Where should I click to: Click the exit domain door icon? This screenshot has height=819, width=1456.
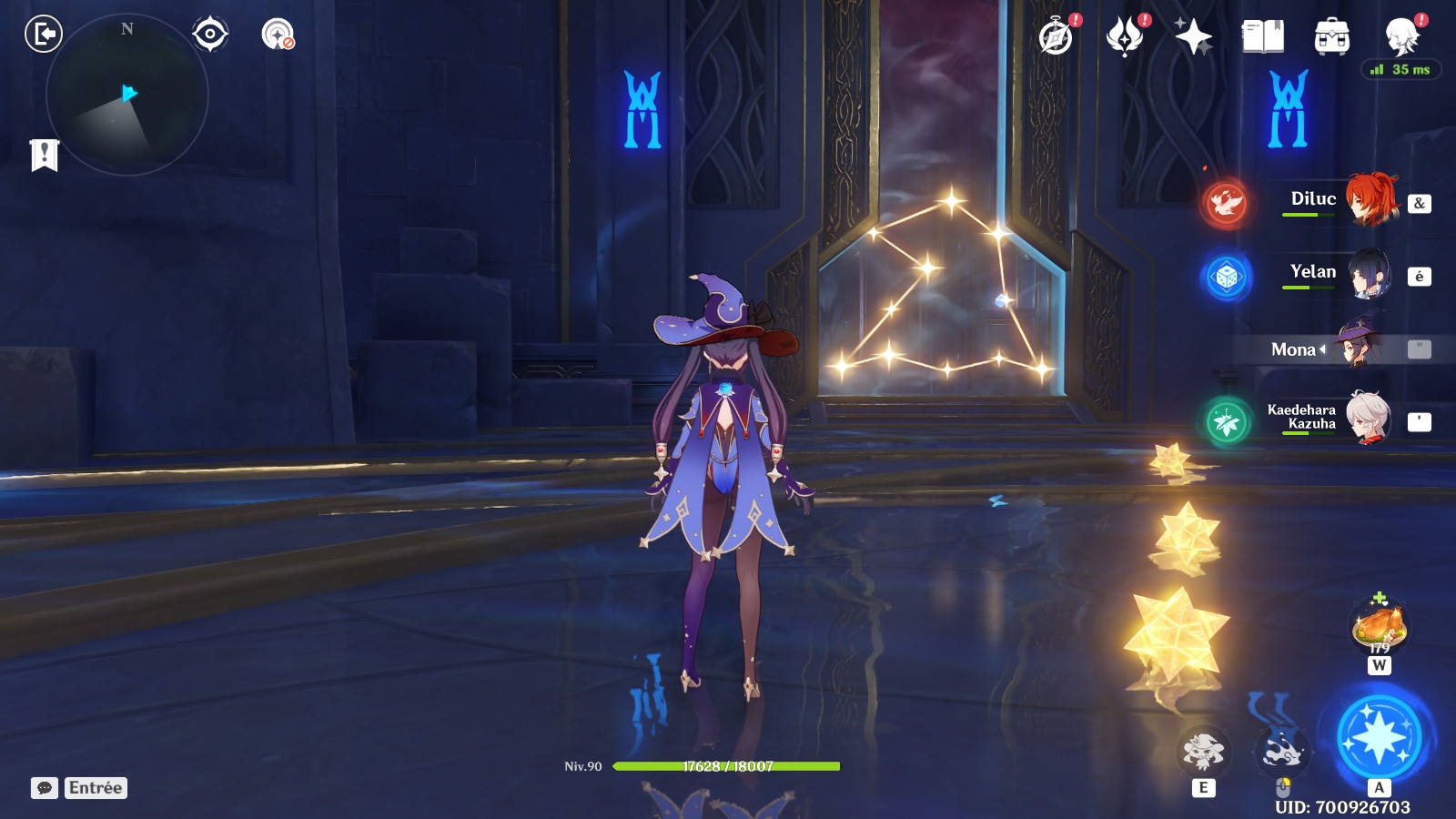43,35
